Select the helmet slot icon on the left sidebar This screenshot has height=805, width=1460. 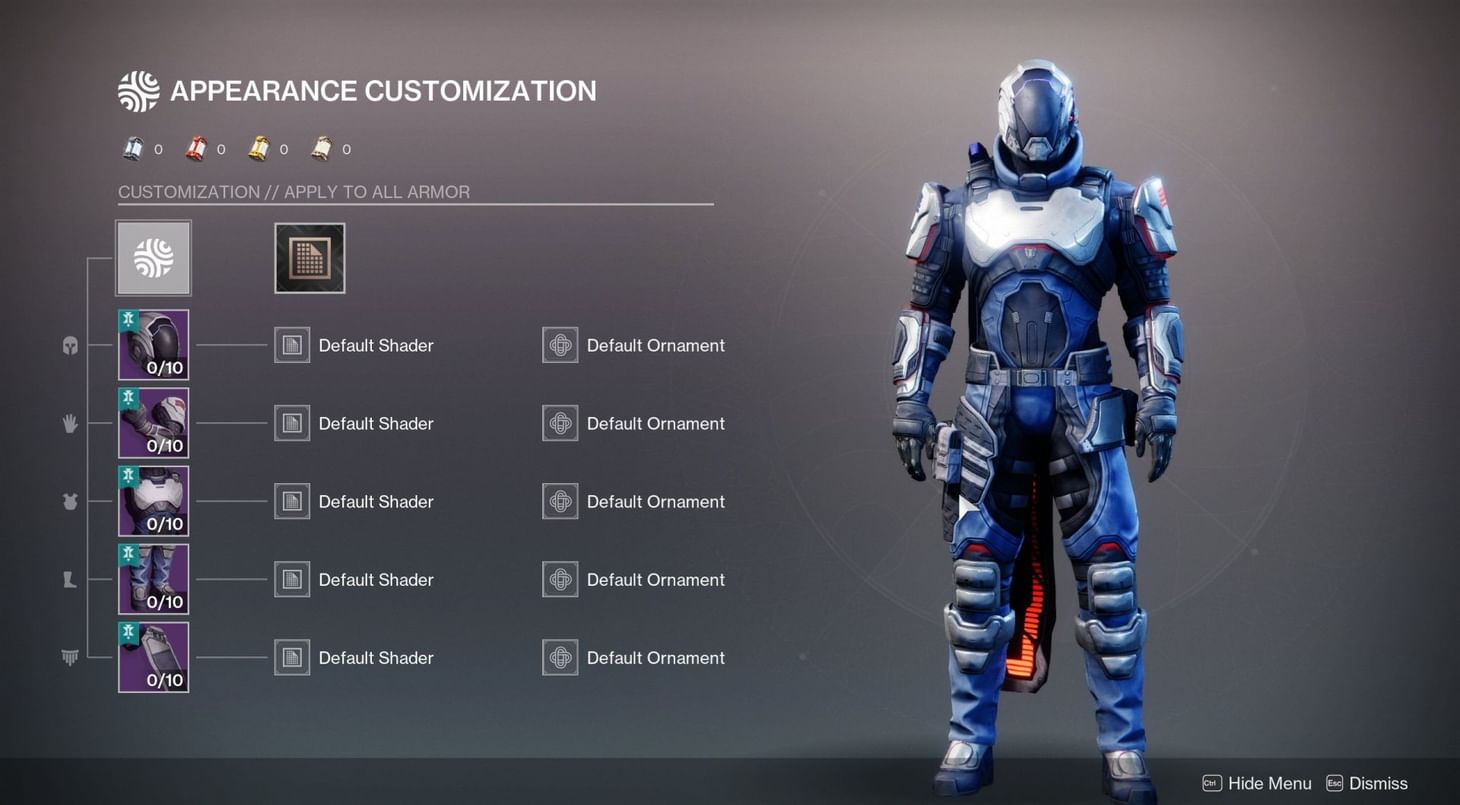[70, 345]
